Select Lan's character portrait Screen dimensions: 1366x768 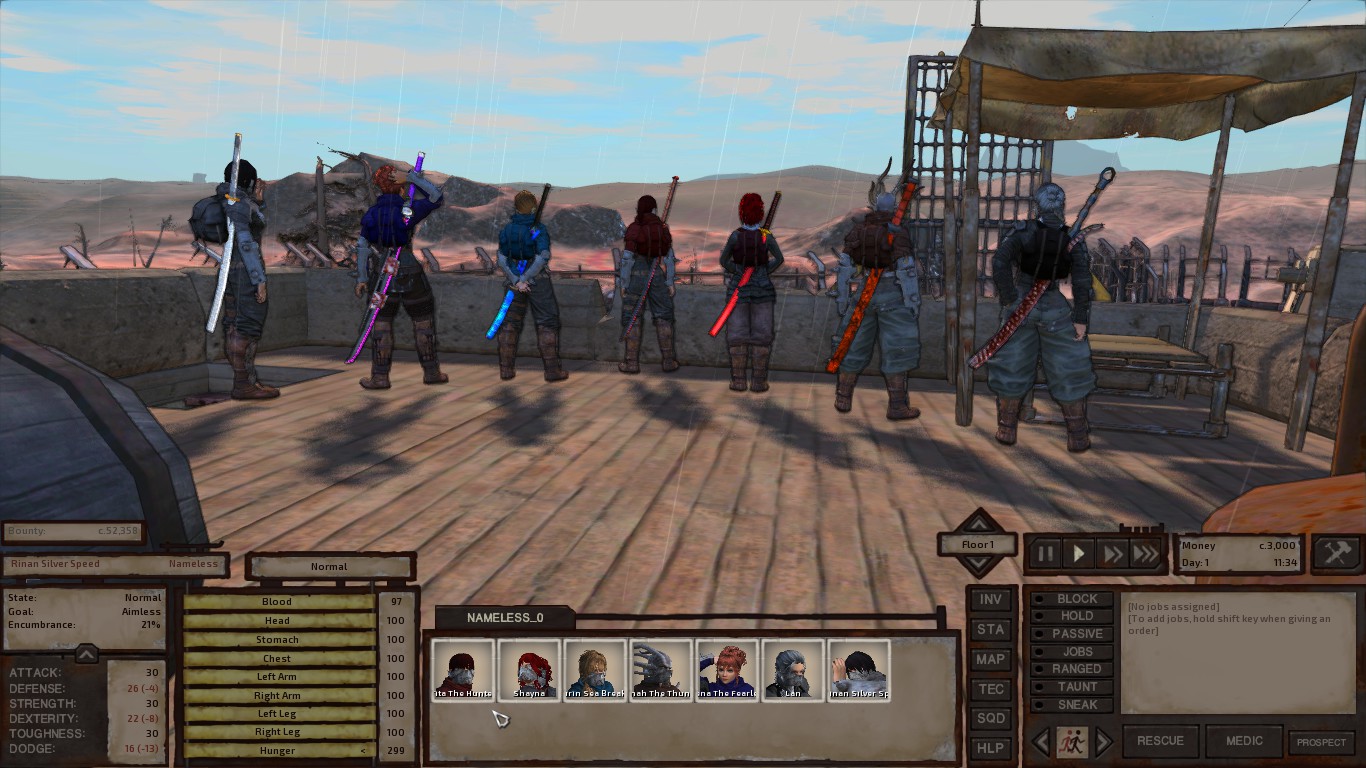click(793, 670)
